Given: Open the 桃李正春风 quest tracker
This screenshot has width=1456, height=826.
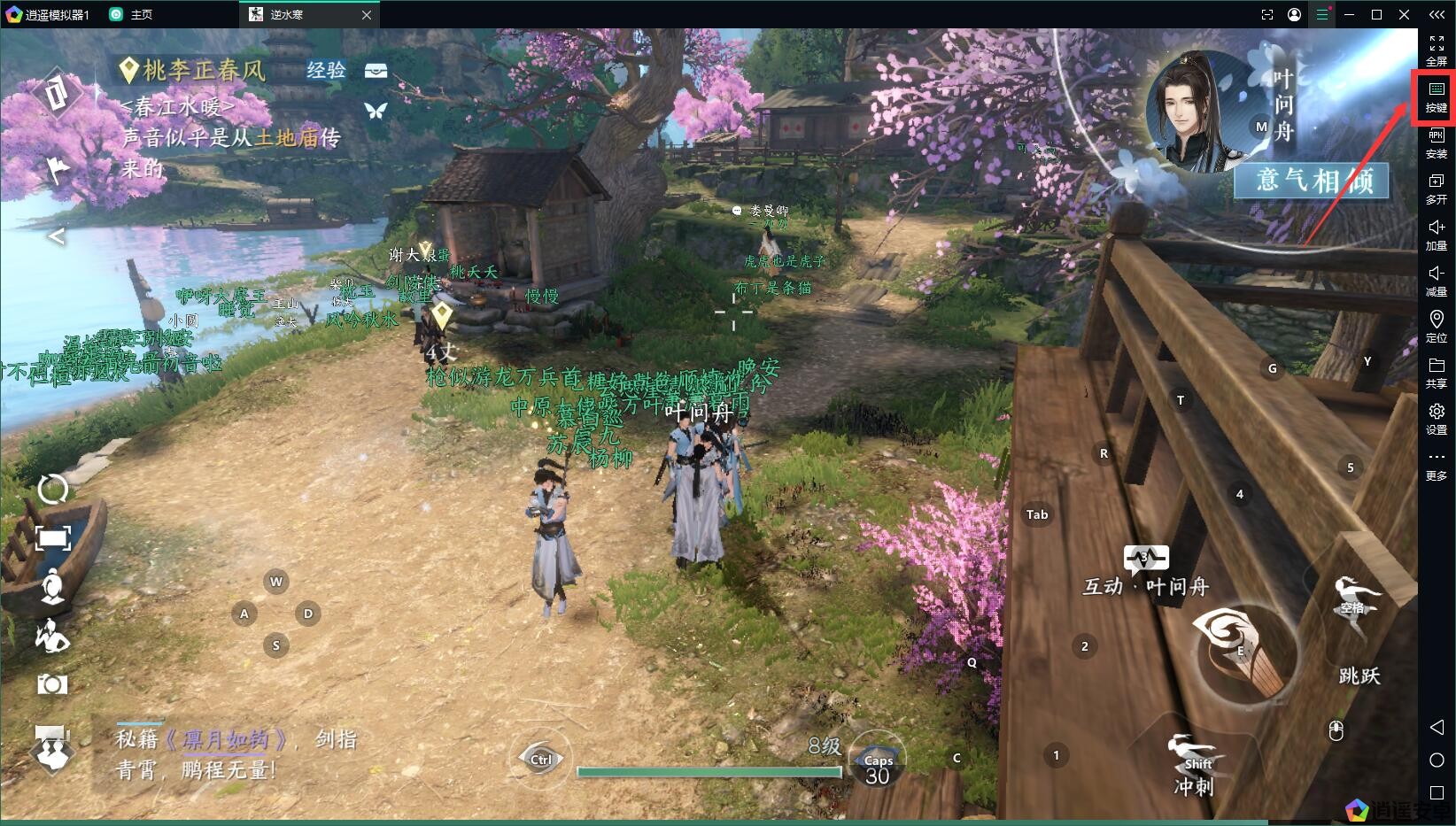Looking at the screenshot, I should click(x=204, y=70).
